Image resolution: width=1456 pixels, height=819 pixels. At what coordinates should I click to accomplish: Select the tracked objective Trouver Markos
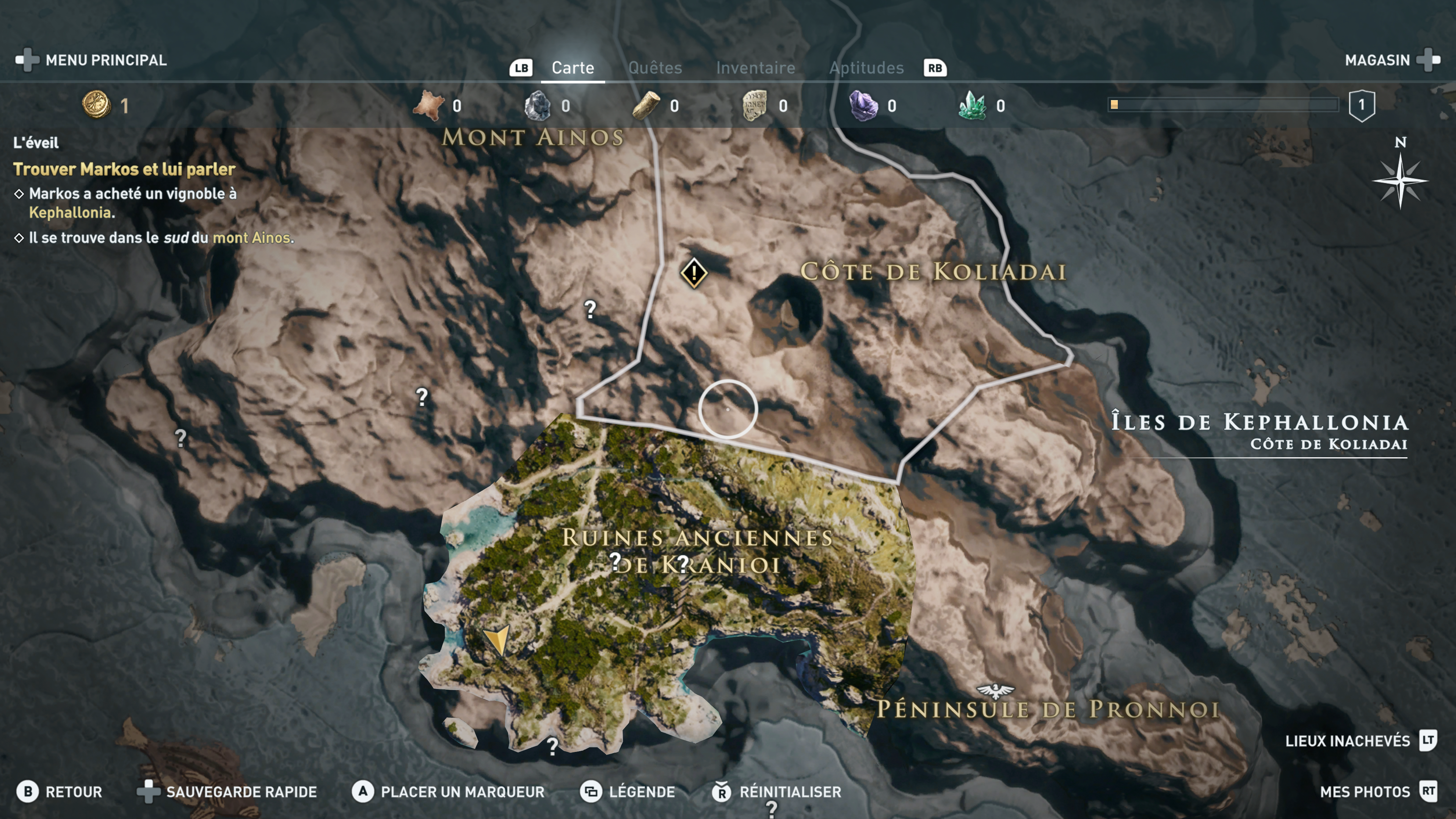(x=124, y=169)
